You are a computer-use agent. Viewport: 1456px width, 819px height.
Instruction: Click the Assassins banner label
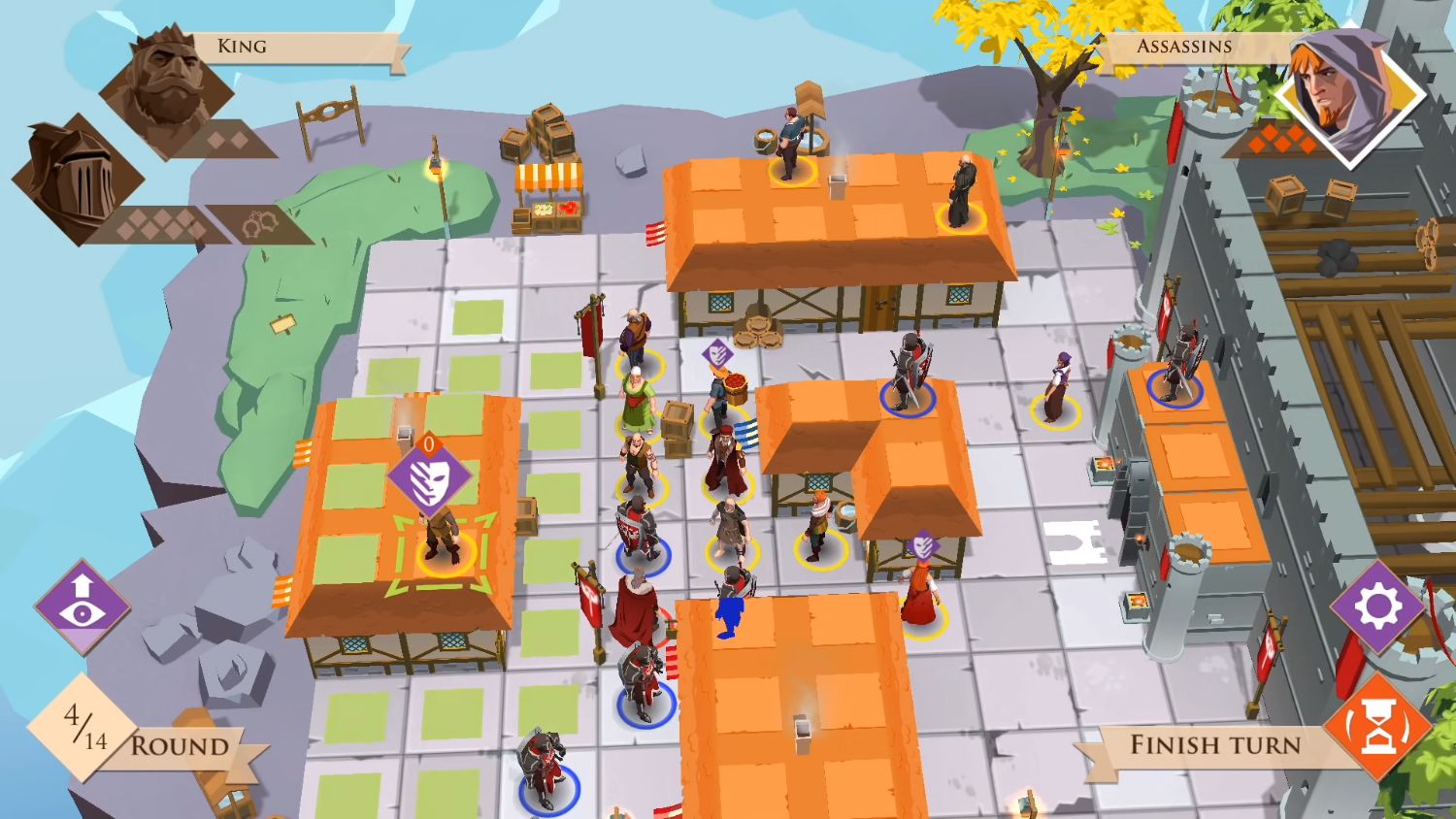click(1182, 46)
